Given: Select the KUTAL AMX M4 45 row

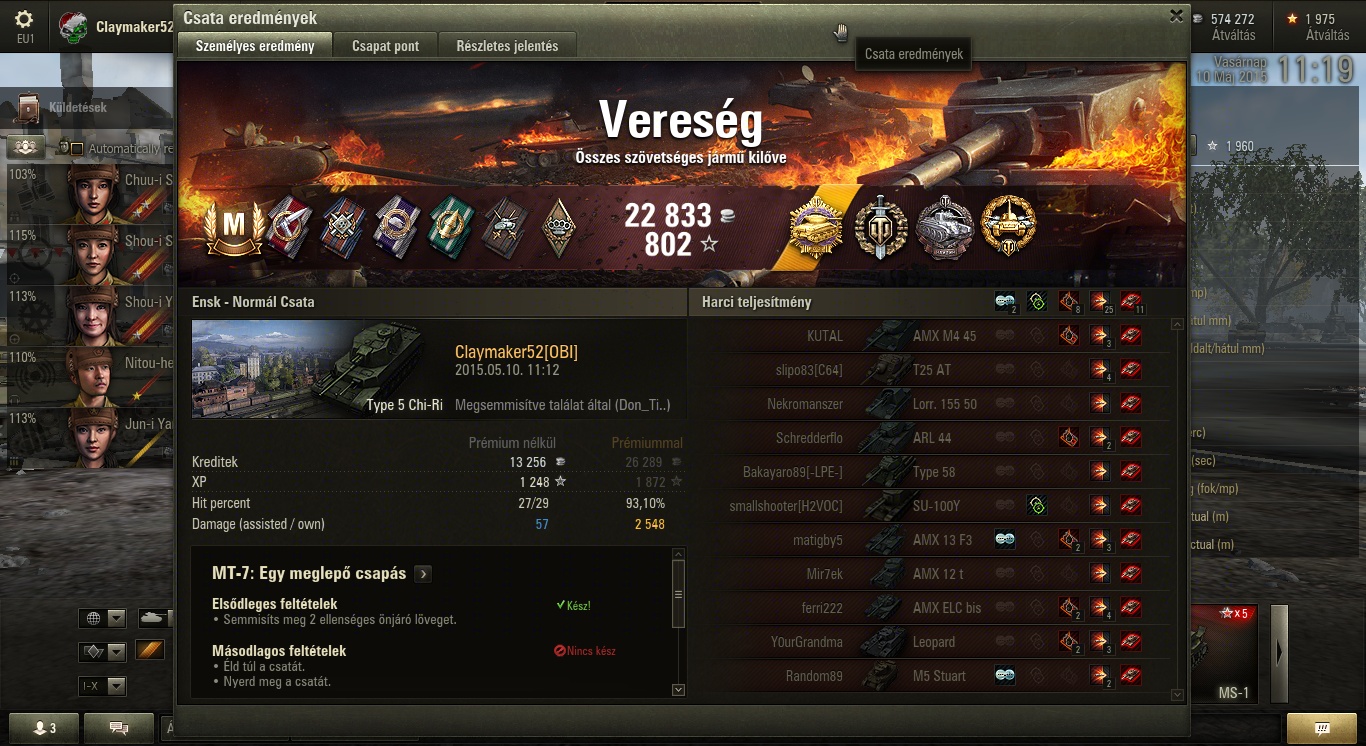Looking at the screenshot, I should click(930, 336).
